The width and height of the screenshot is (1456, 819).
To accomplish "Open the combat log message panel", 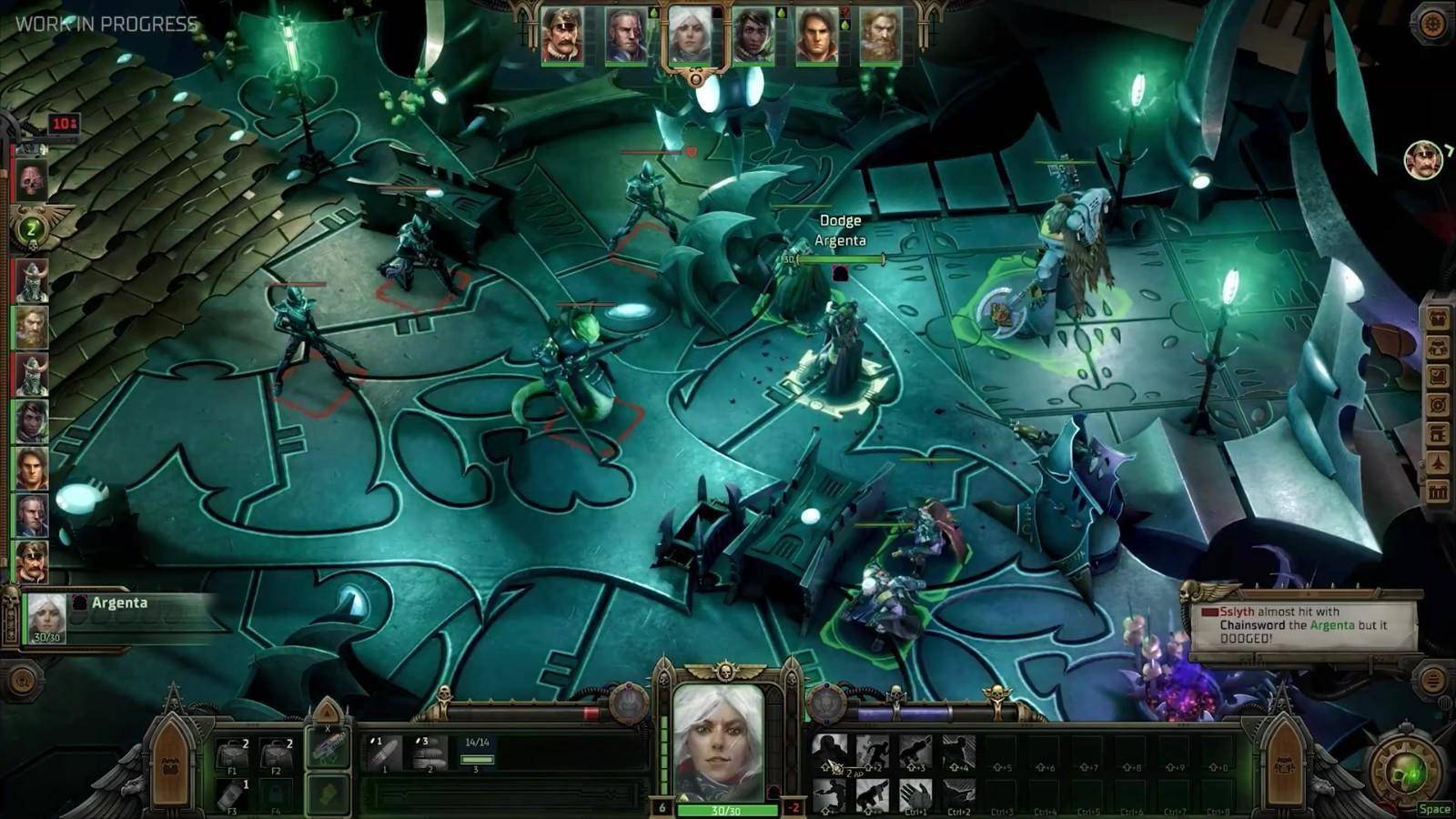I will pyautogui.click(x=1303, y=626).
